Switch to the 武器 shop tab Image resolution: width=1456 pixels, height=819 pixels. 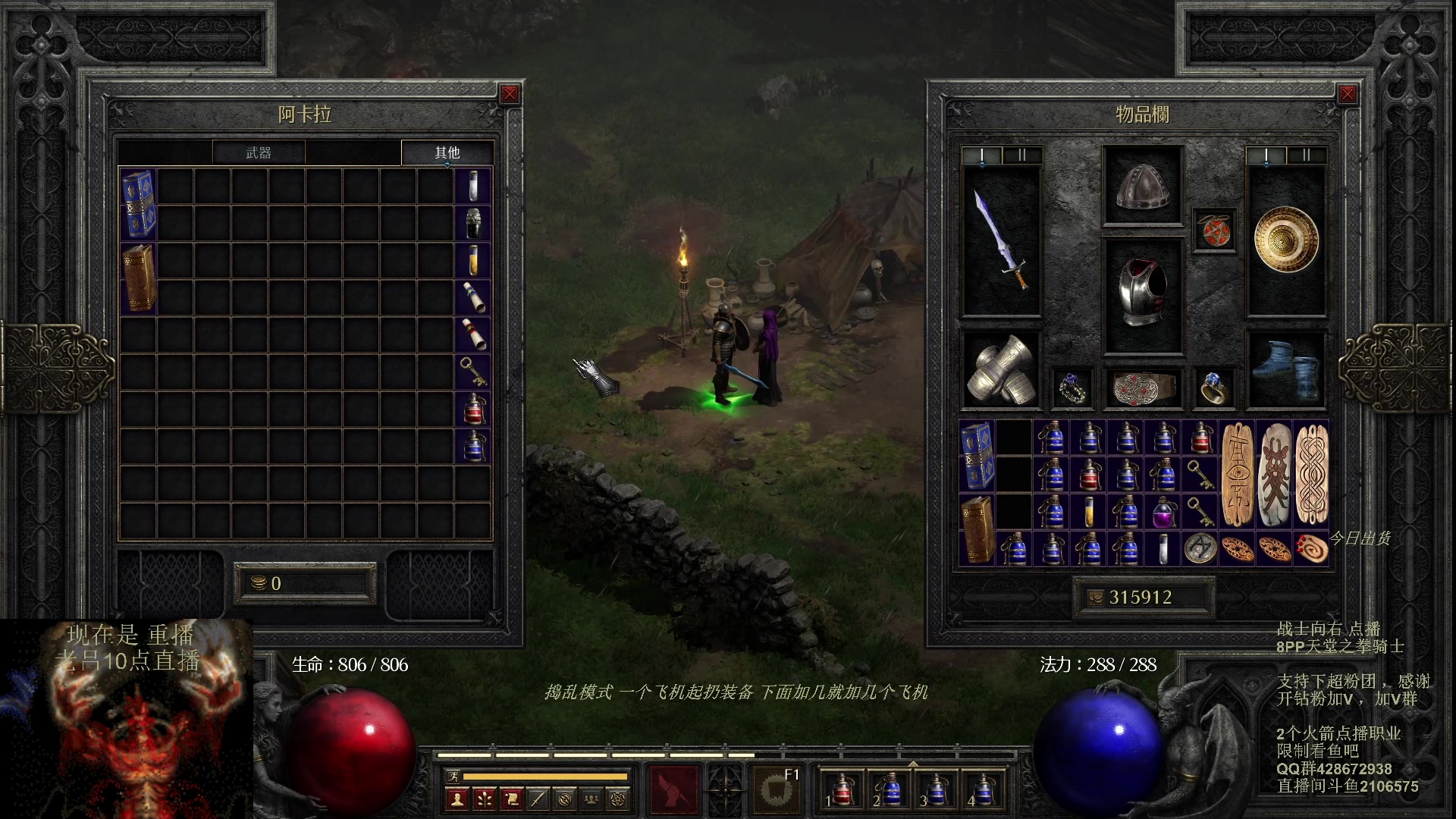click(x=259, y=152)
